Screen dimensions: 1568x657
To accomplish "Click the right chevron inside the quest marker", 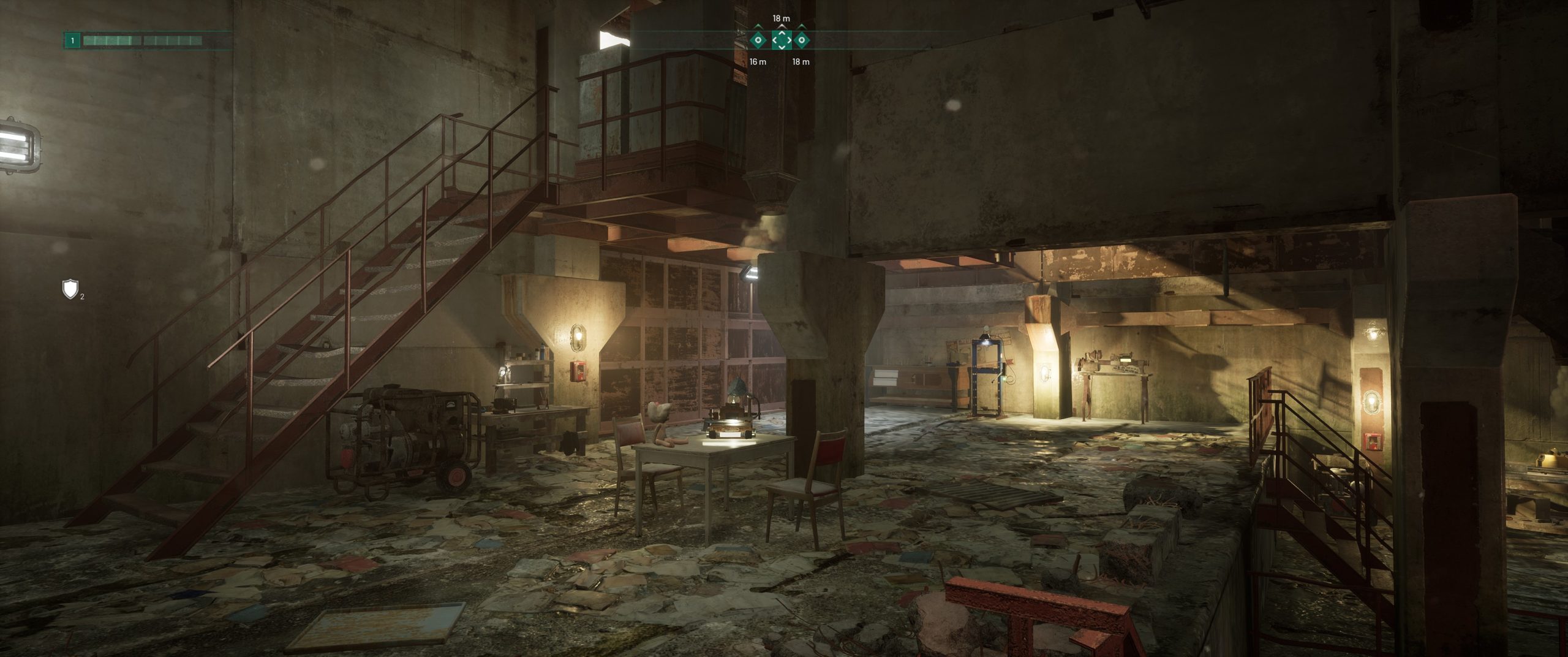I will point(790,41).
